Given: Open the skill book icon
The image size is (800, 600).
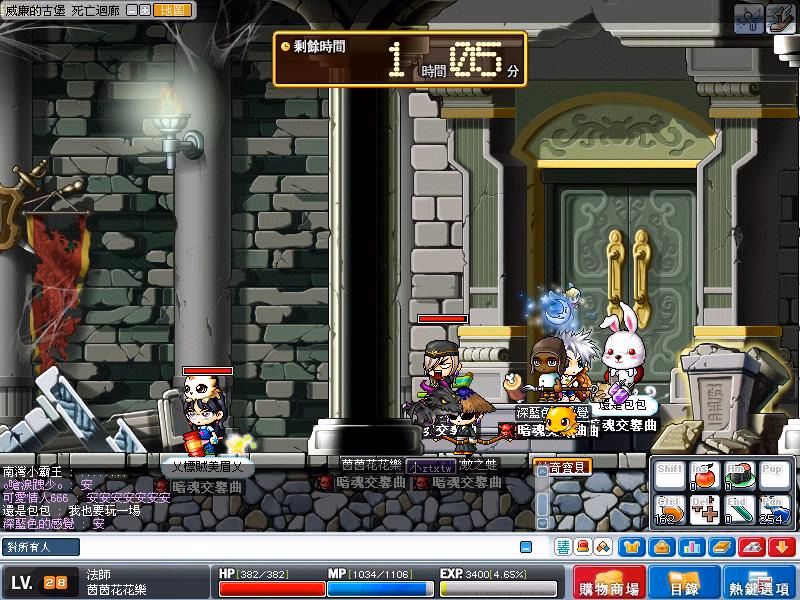Looking at the screenshot, I should pyautogui.click(x=719, y=546).
